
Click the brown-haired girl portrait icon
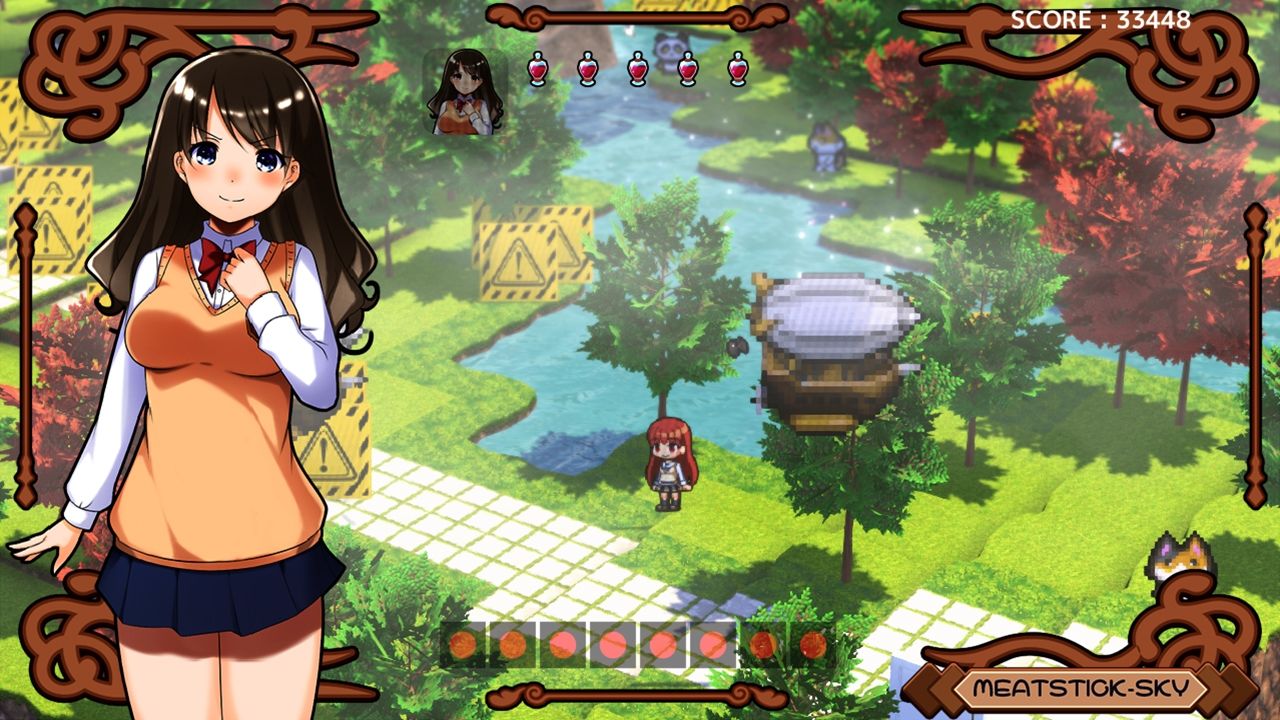coord(465,92)
